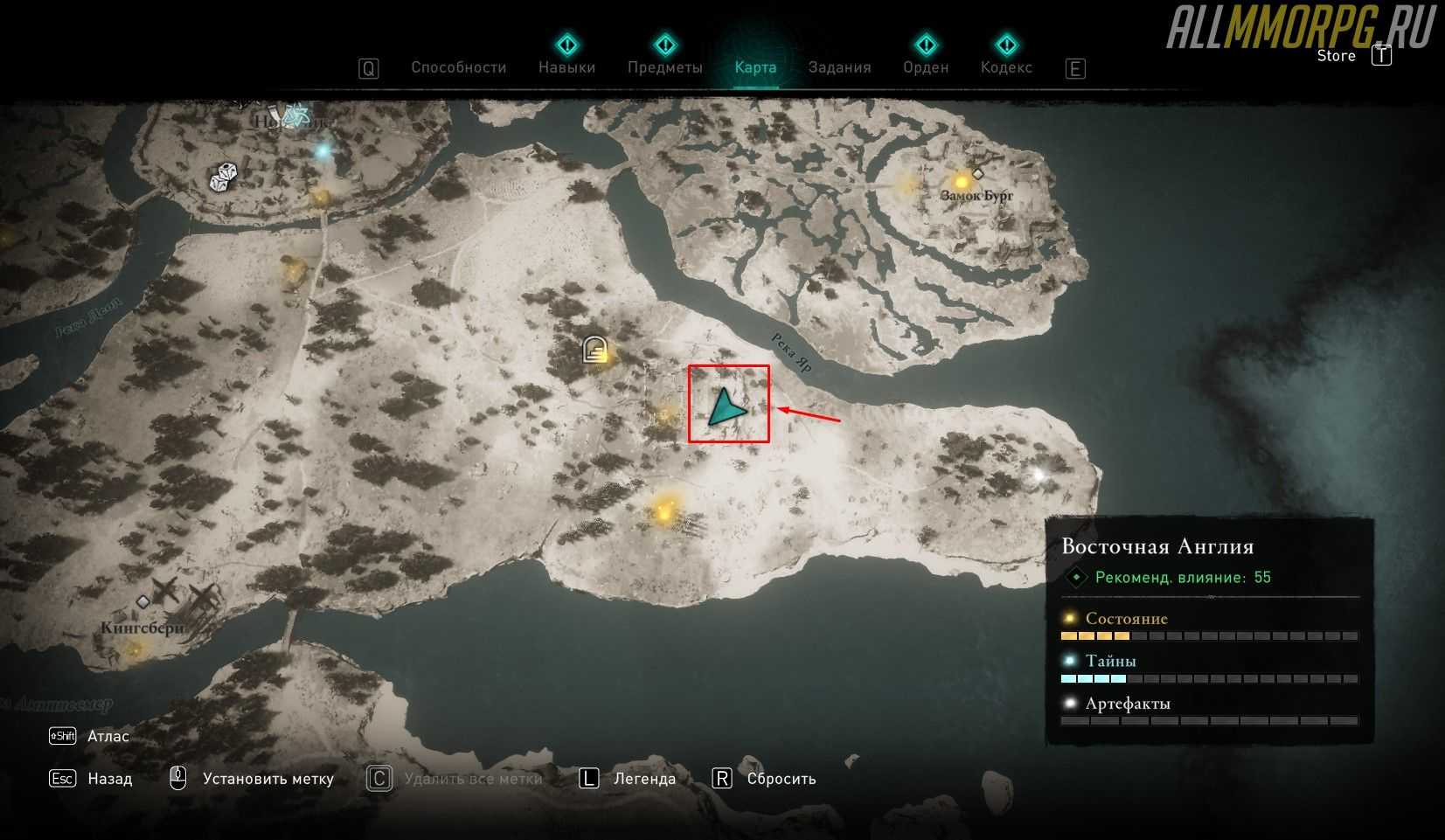Image resolution: width=1445 pixels, height=840 pixels.
Task: Open the Навыки tab
Action: [x=566, y=67]
